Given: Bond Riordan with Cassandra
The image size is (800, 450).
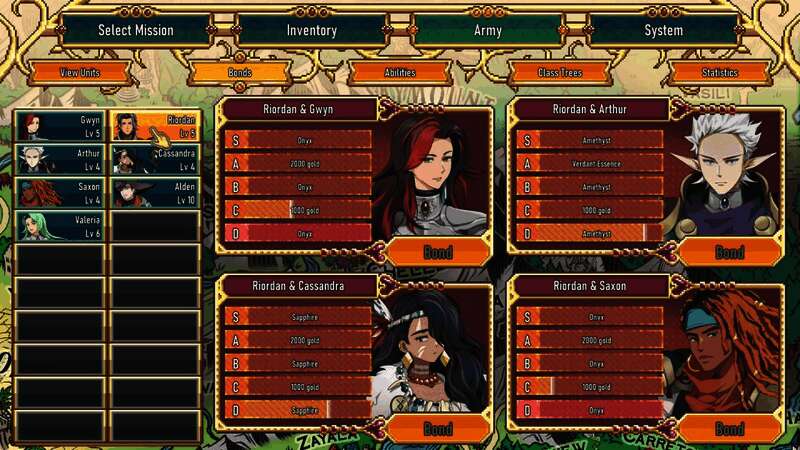Looking at the screenshot, I should tap(437, 429).
